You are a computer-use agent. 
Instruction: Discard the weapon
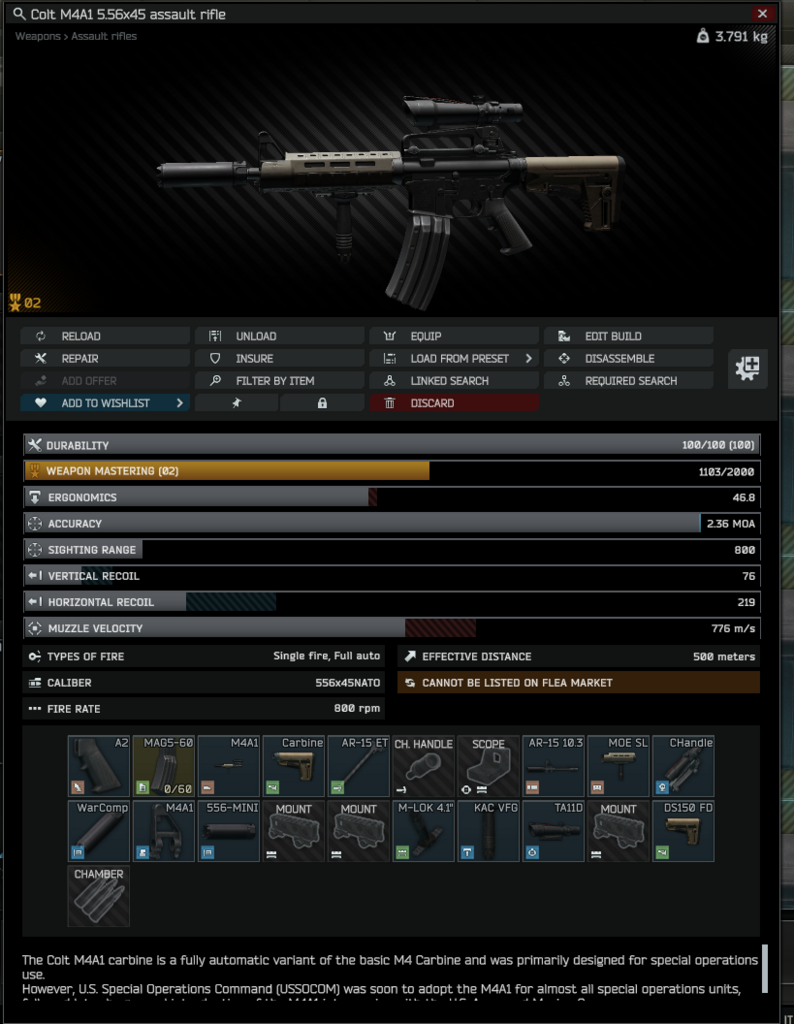tap(453, 403)
